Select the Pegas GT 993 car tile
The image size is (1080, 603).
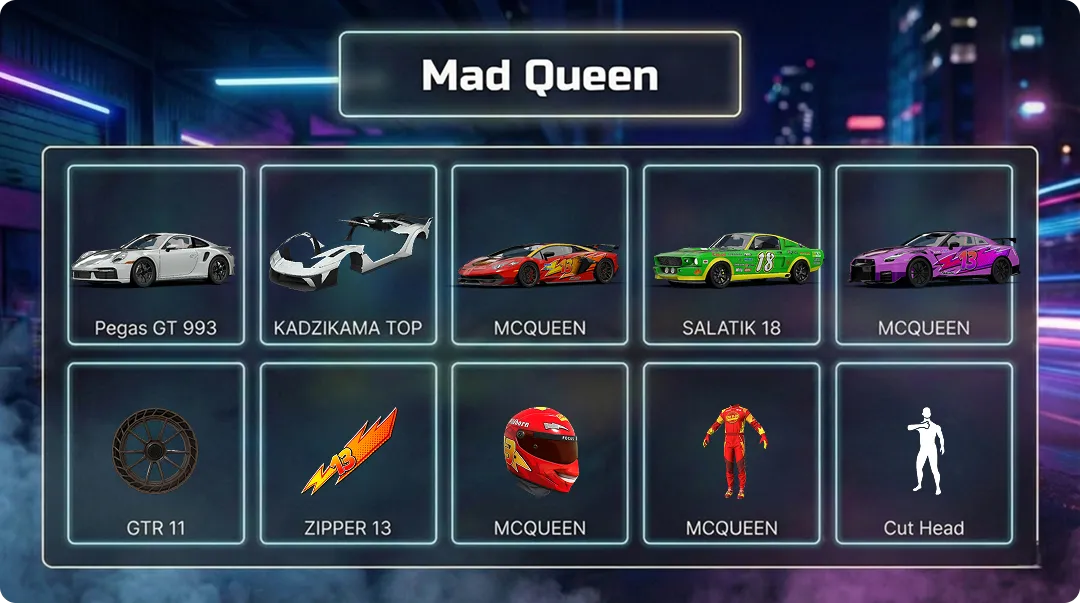[x=156, y=255]
